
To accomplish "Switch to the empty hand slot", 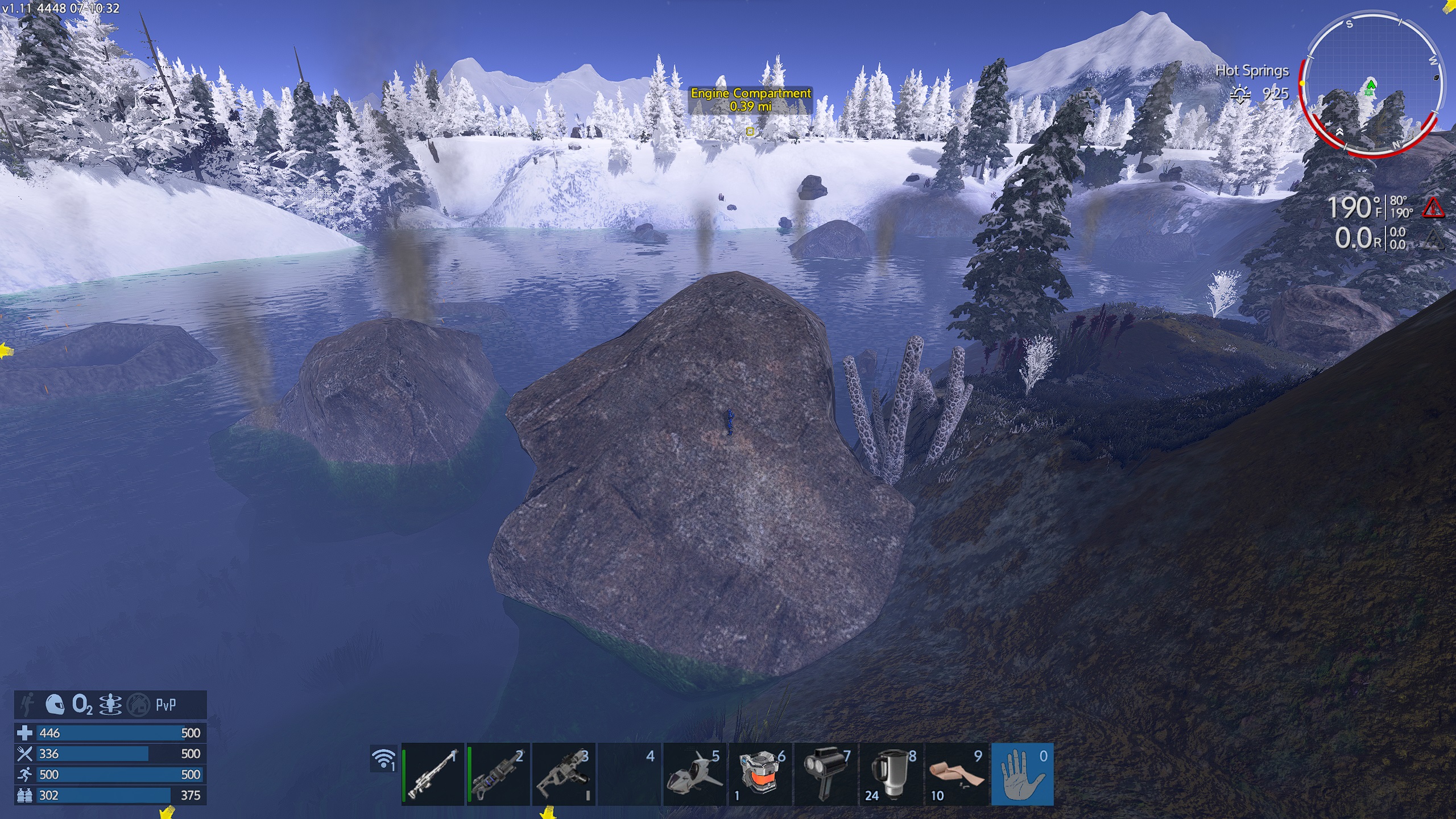I will [x=1022, y=774].
